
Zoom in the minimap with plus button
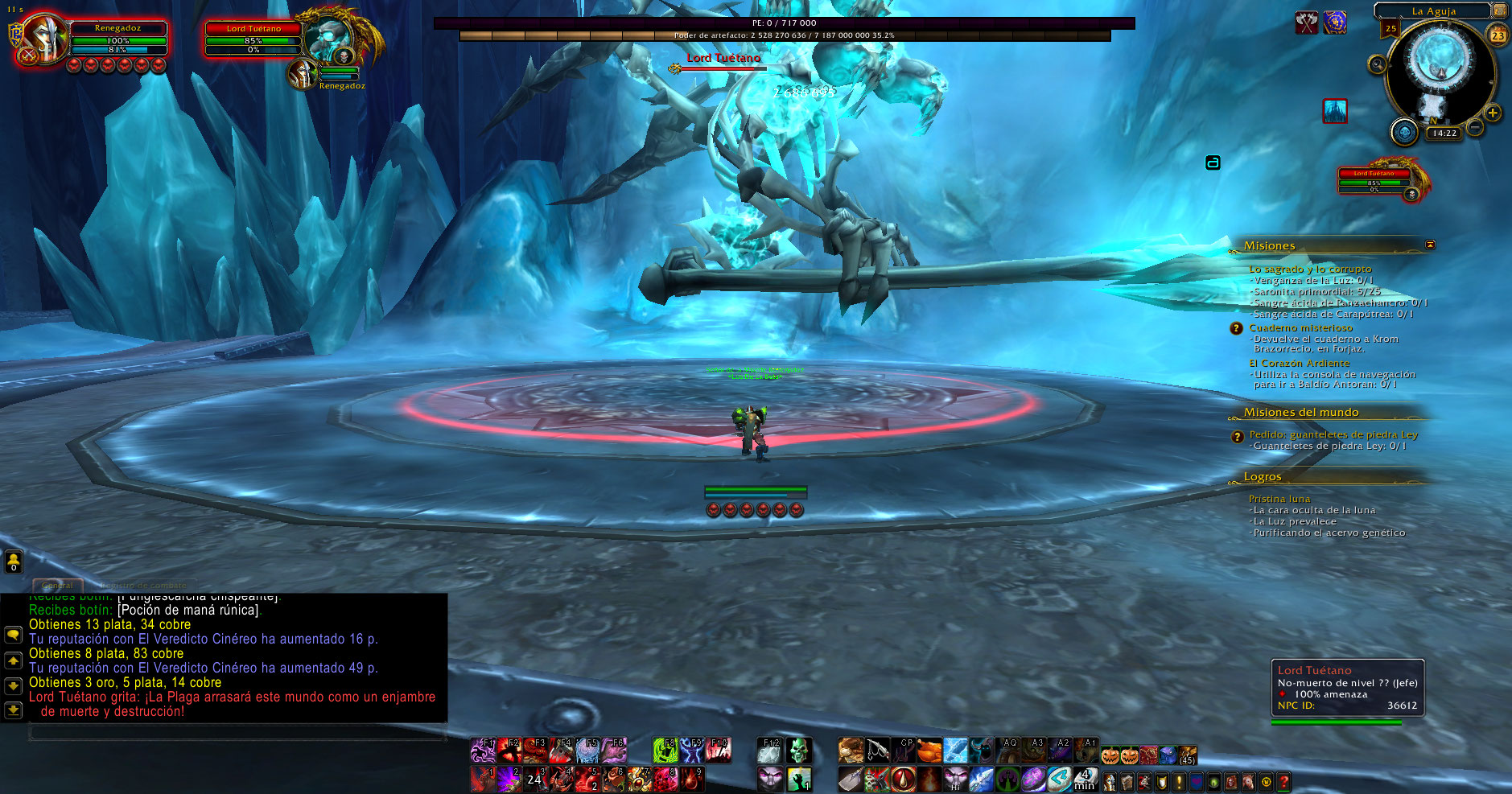(x=1493, y=113)
